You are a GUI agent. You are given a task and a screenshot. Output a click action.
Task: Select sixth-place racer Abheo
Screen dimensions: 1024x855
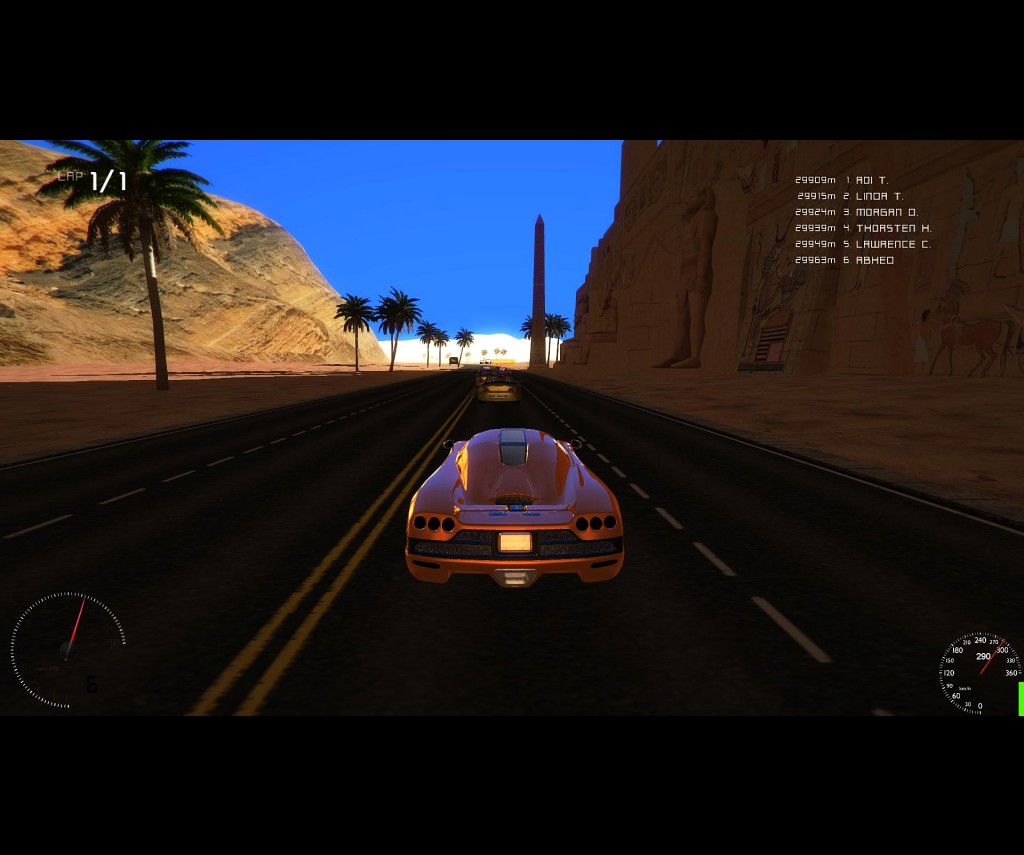(x=874, y=260)
